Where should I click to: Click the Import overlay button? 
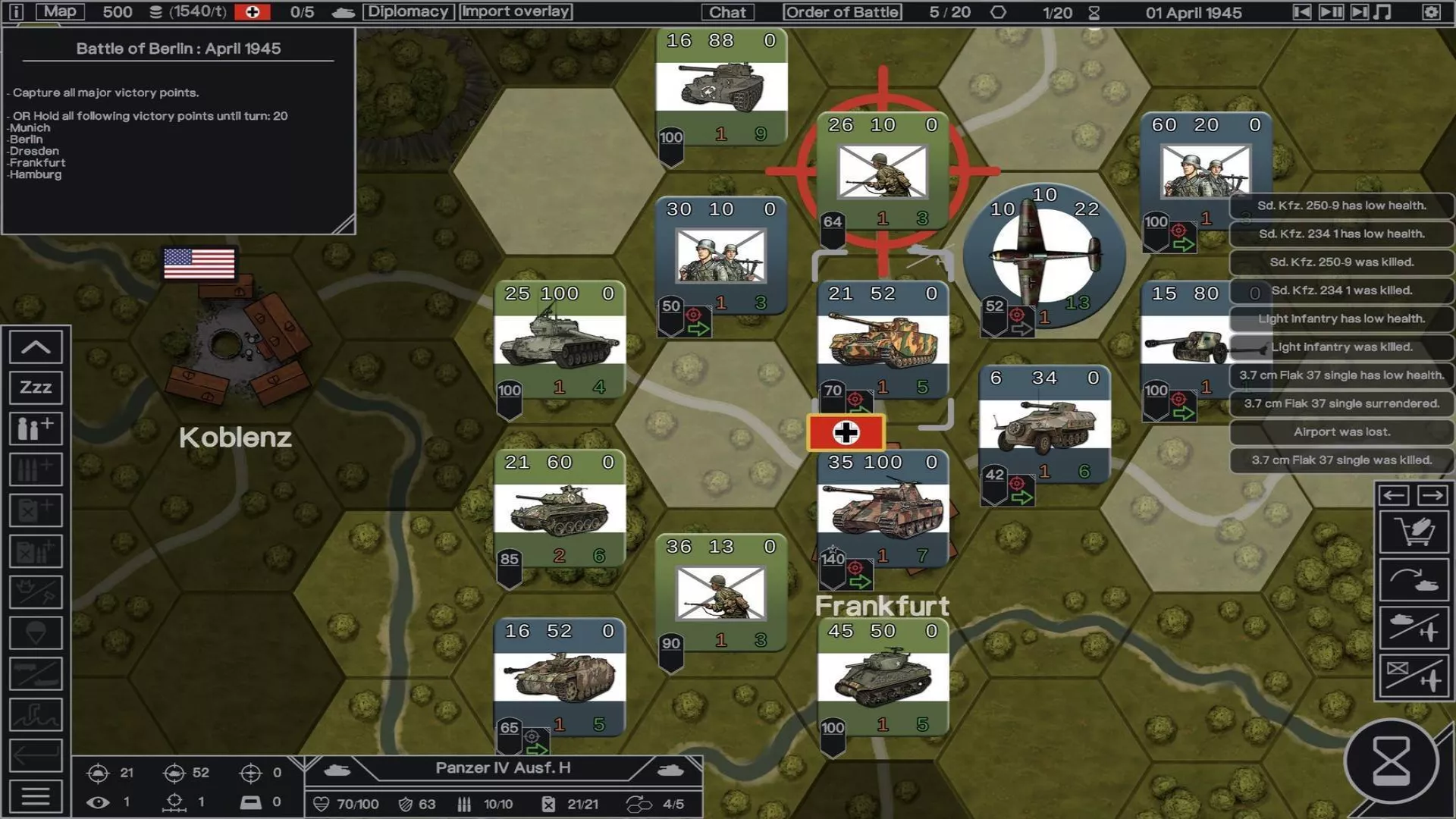[516, 11]
